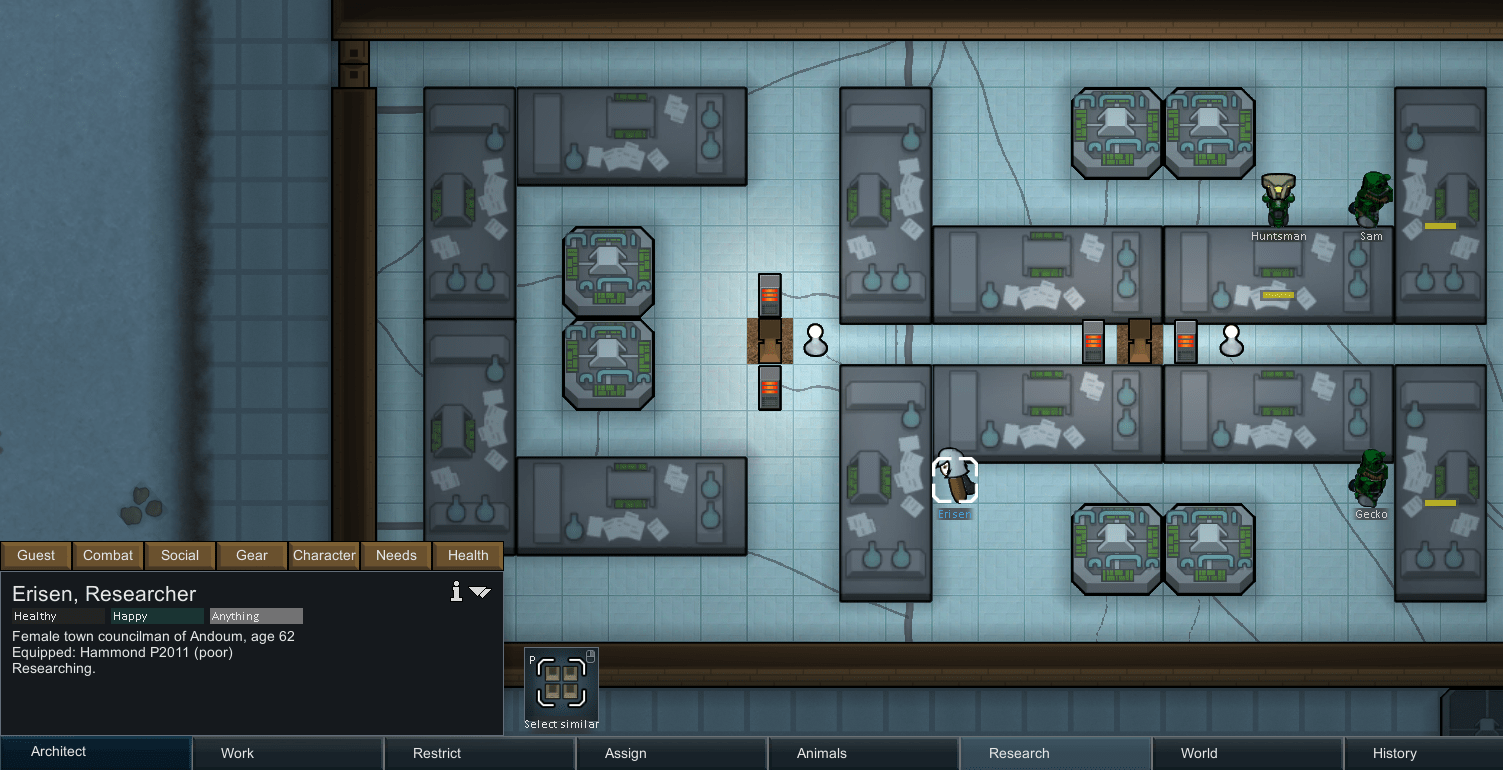This screenshot has height=770, width=1503.
Task: Open the Needs tab
Action: coord(396,555)
